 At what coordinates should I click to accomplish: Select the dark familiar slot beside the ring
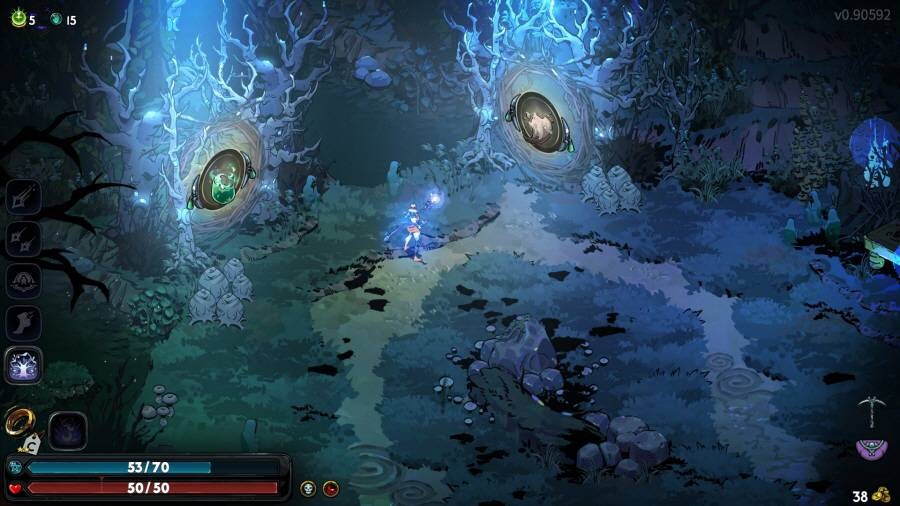click(68, 430)
